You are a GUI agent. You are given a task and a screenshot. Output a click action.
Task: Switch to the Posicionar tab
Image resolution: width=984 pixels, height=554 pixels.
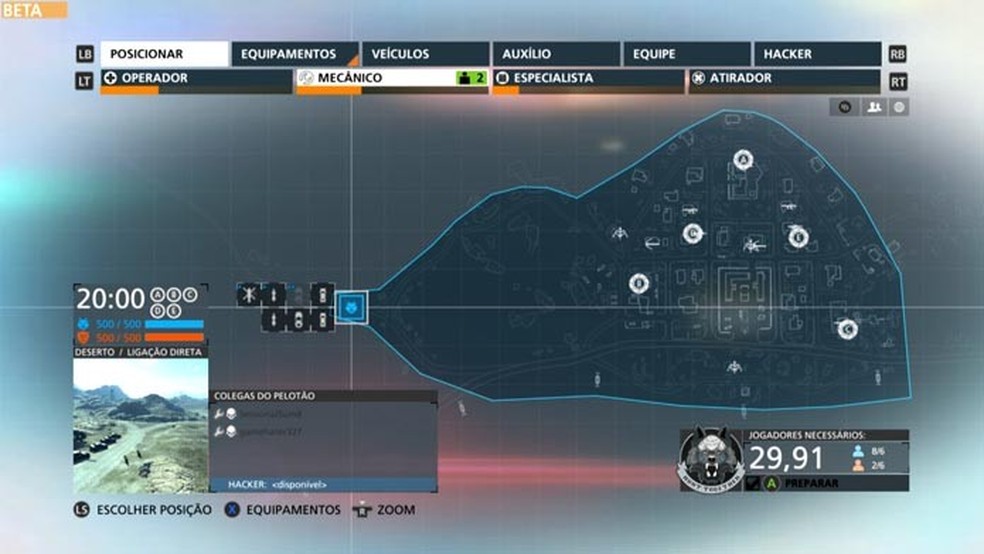(165, 54)
